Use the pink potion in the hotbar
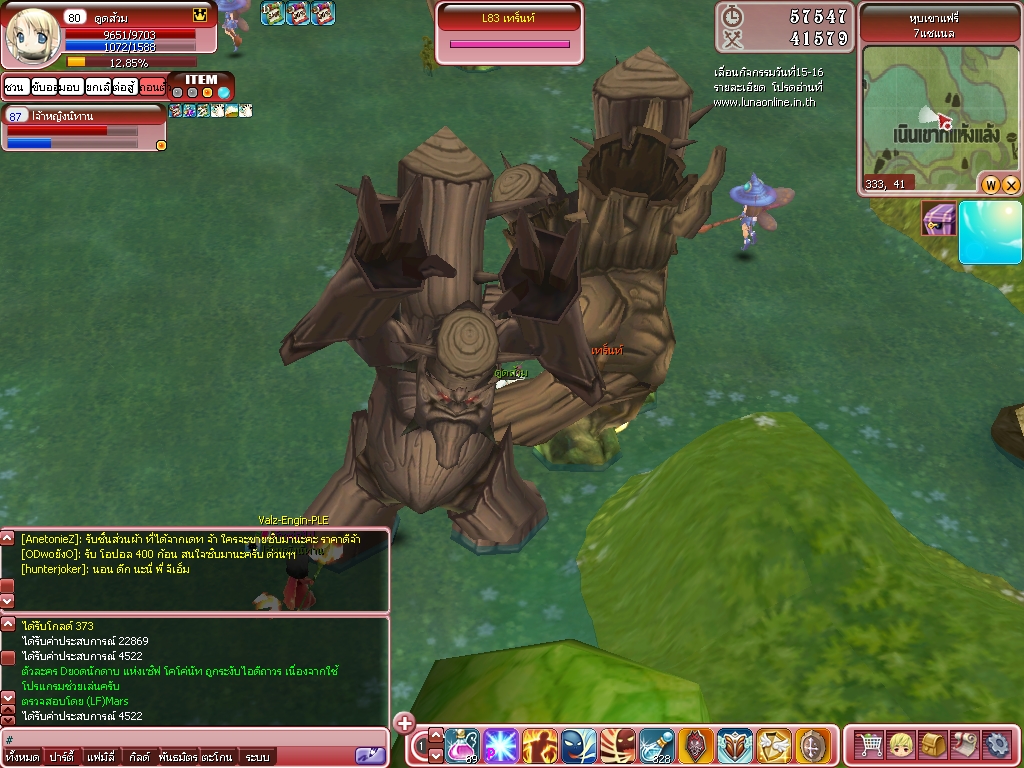 [x=462, y=745]
